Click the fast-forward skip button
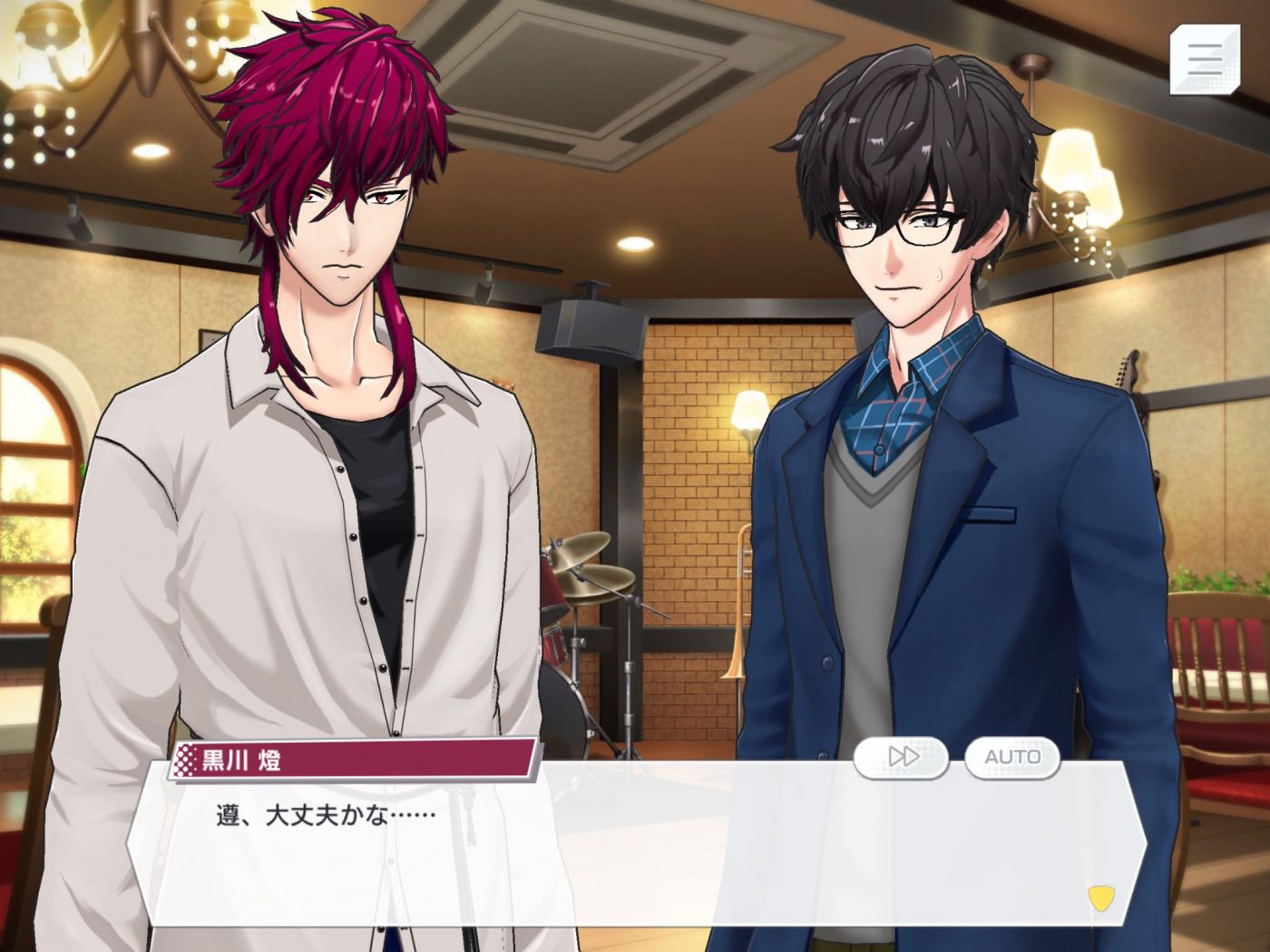 click(x=901, y=757)
